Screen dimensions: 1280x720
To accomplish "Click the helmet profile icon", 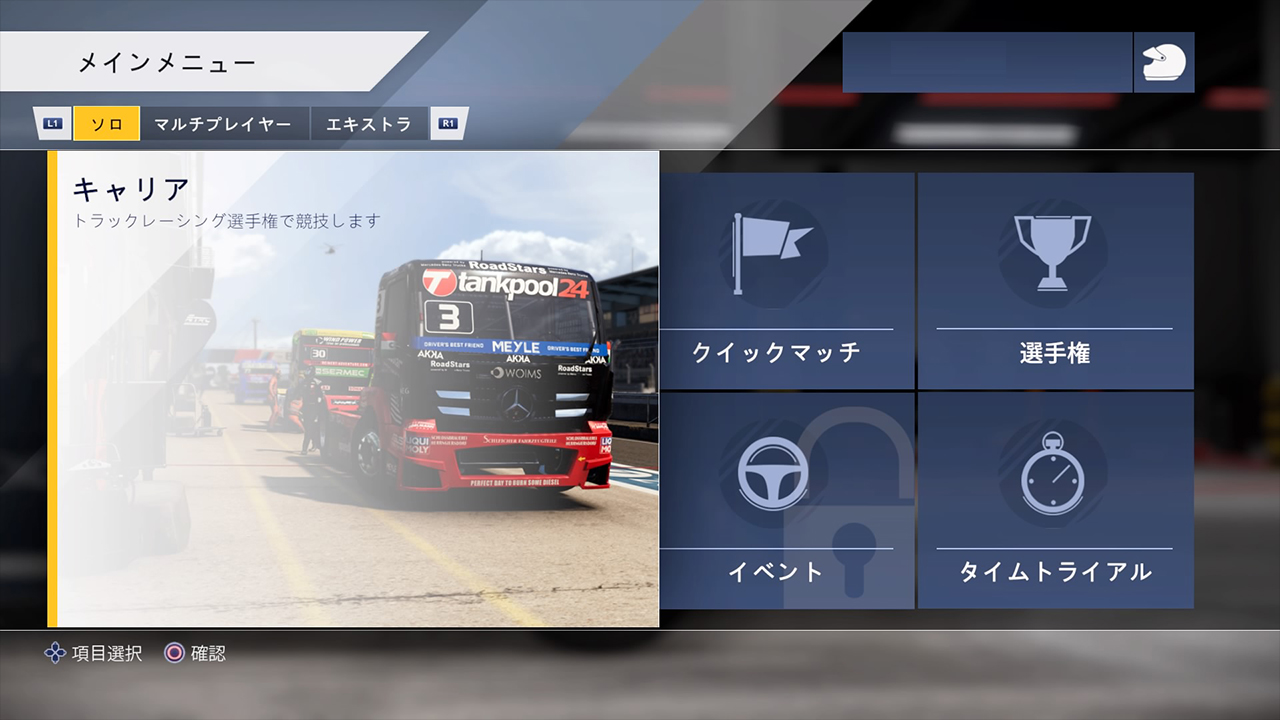I will [x=1164, y=62].
